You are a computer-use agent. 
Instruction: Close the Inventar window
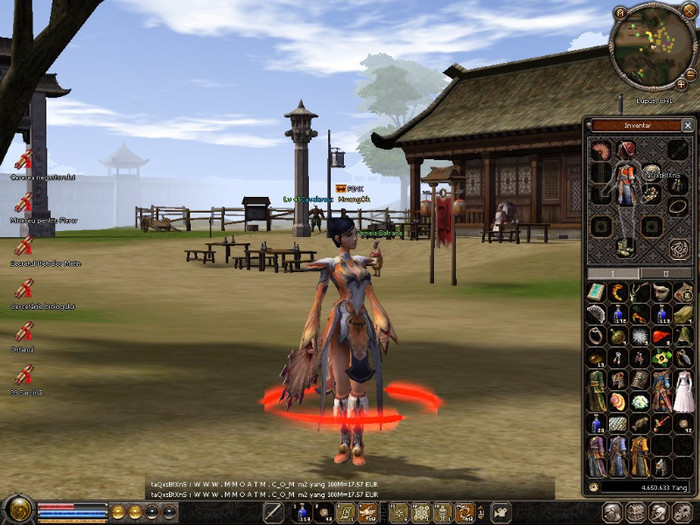(x=687, y=125)
